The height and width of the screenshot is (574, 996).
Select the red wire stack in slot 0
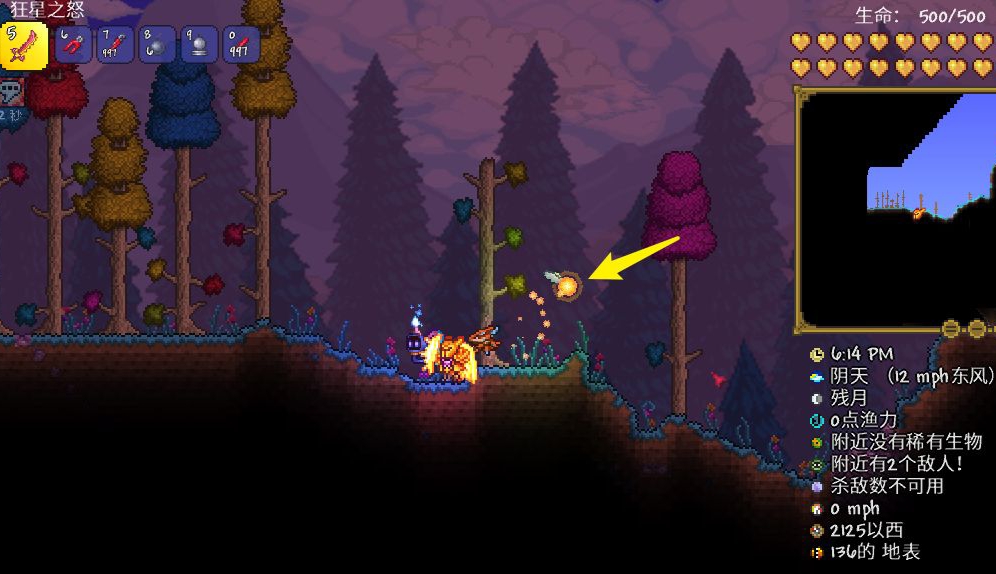coord(241,45)
